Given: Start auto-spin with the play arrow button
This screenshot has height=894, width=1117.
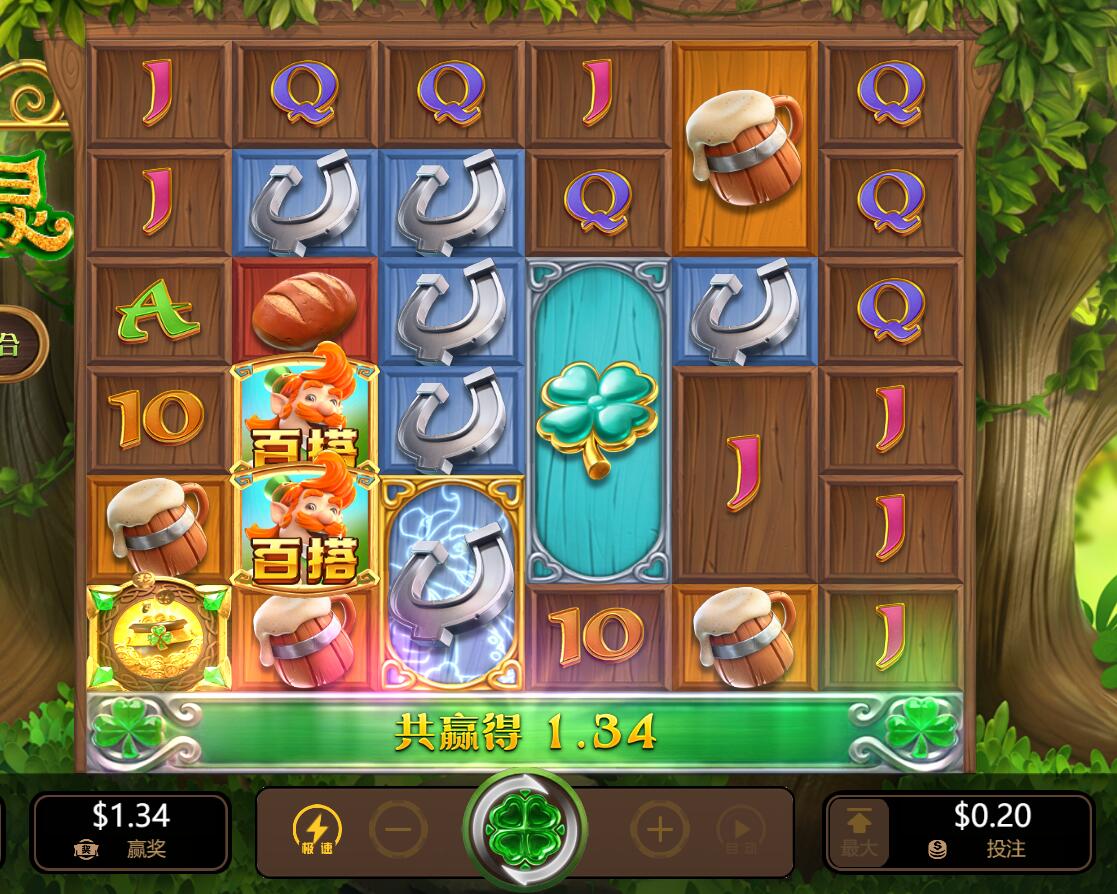Looking at the screenshot, I should click(741, 830).
